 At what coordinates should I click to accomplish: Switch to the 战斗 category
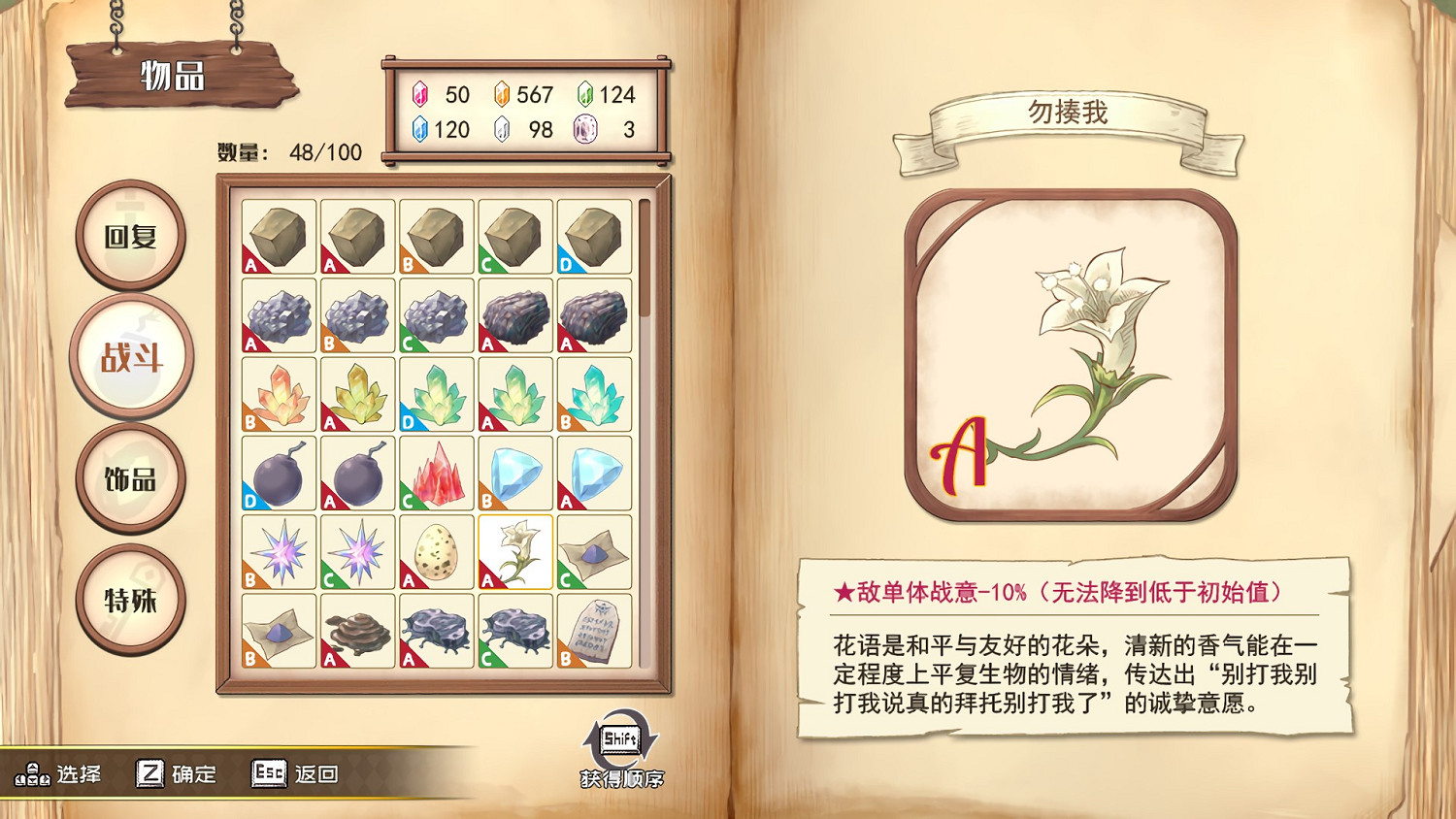click(x=129, y=356)
